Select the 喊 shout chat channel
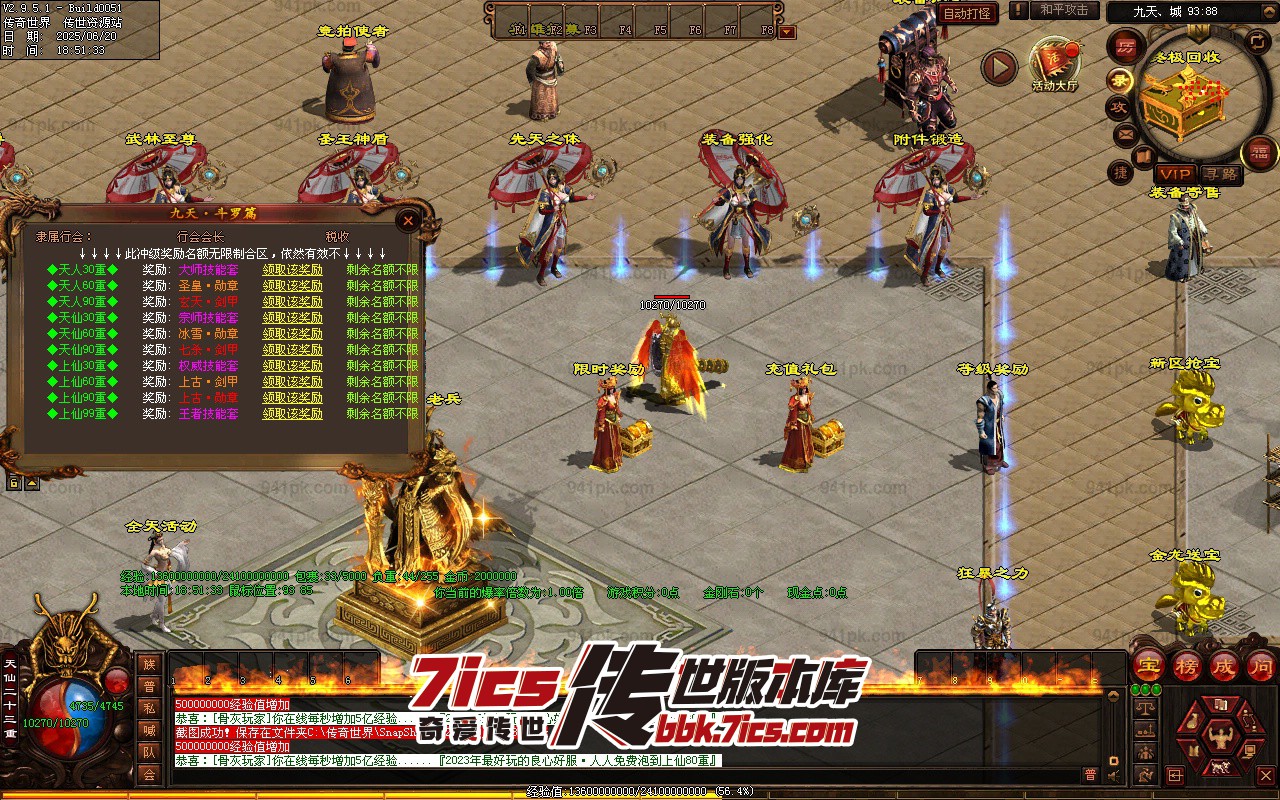The width and height of the screenshot is (1280, 800). pos(149,730)
